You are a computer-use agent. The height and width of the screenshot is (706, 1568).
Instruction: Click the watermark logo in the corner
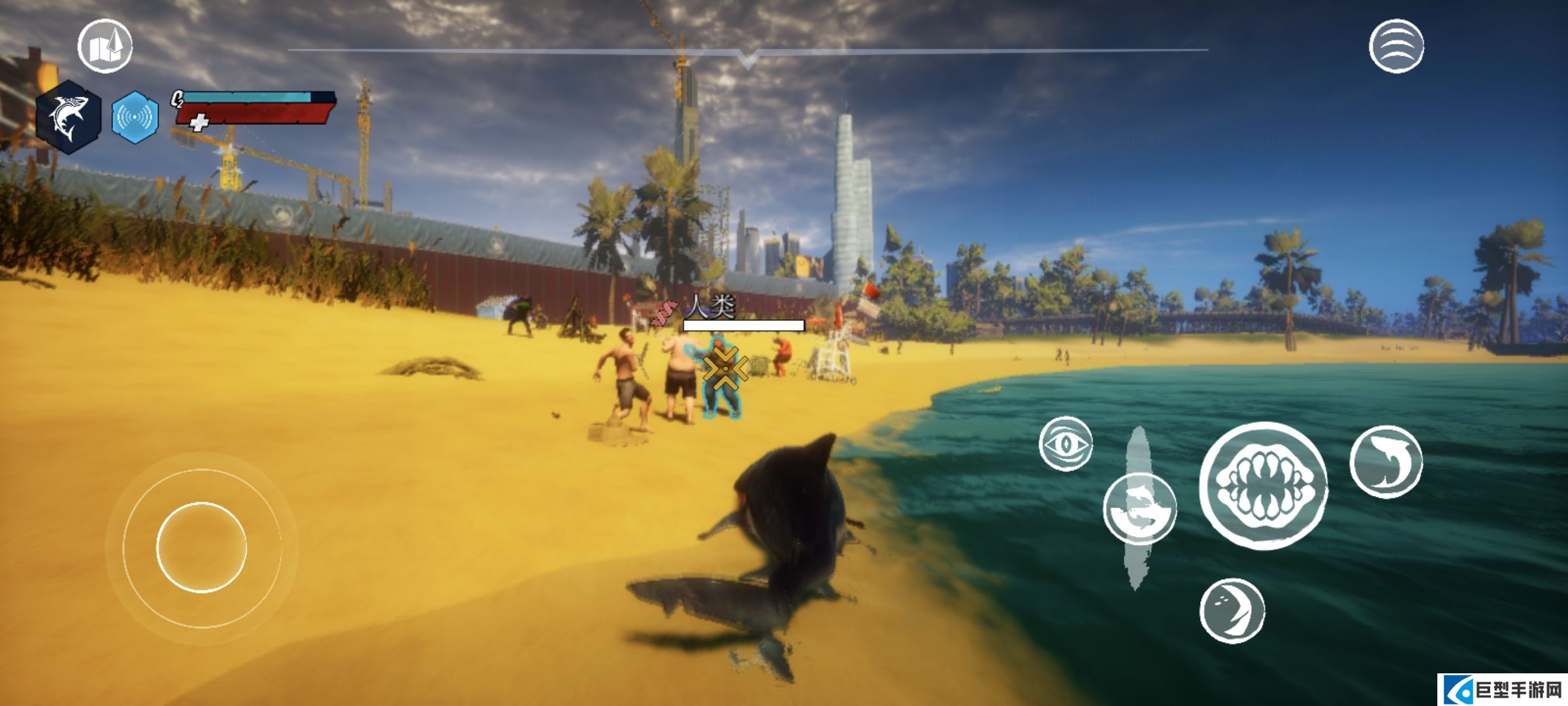(1502, 691)
